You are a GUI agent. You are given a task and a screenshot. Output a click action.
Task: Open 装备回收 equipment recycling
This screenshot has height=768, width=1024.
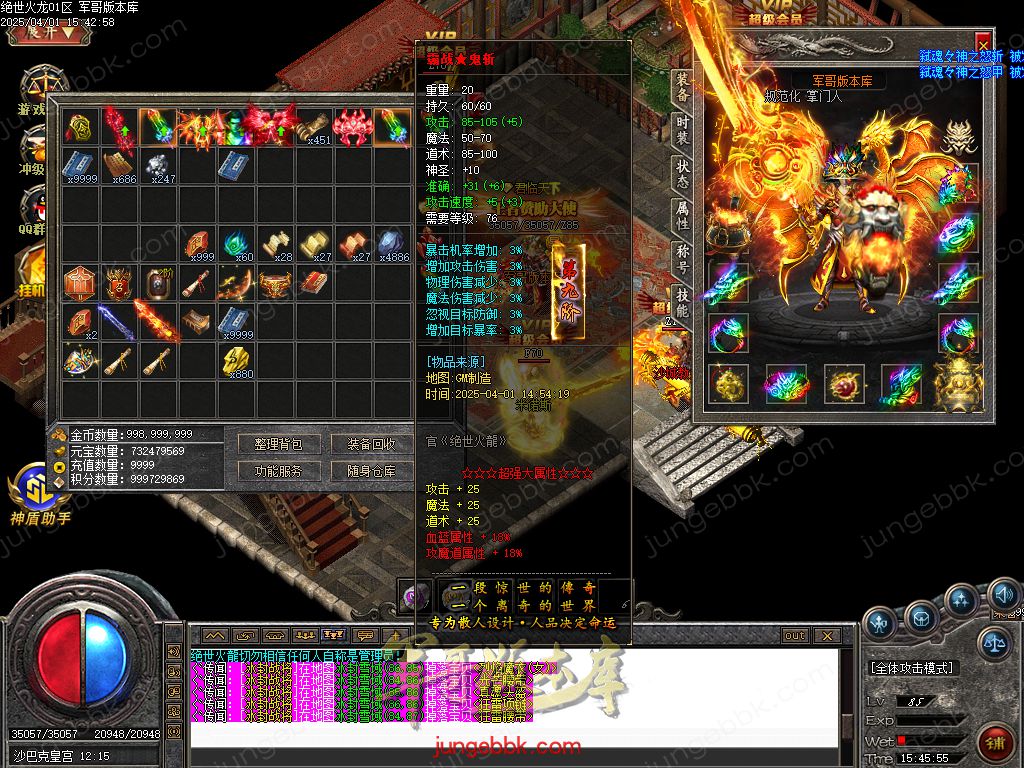pos(372,443)
